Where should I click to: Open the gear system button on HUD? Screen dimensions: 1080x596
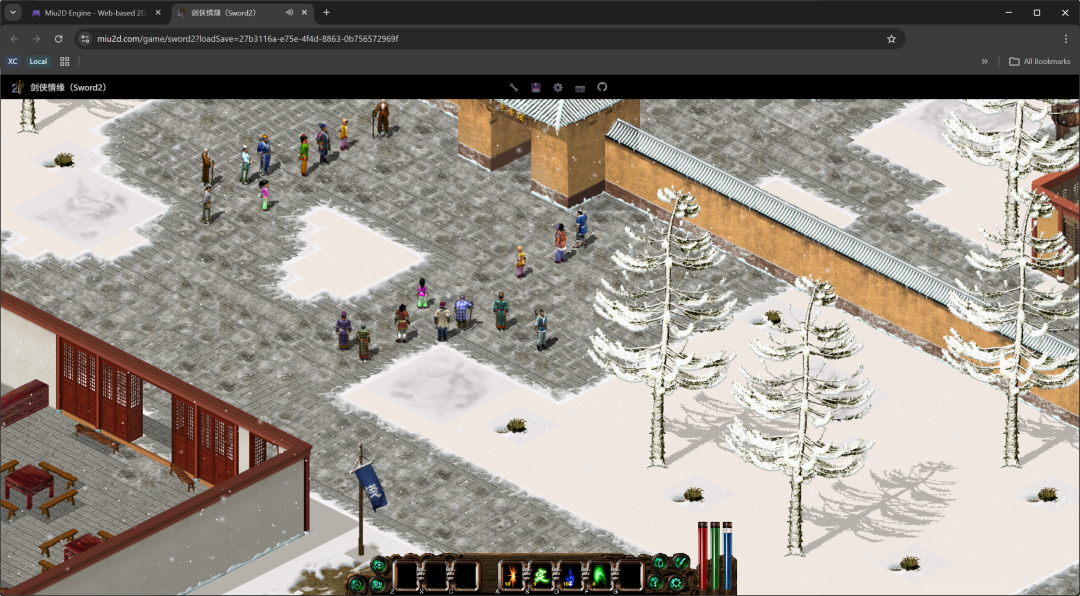(x=676, y=583)
